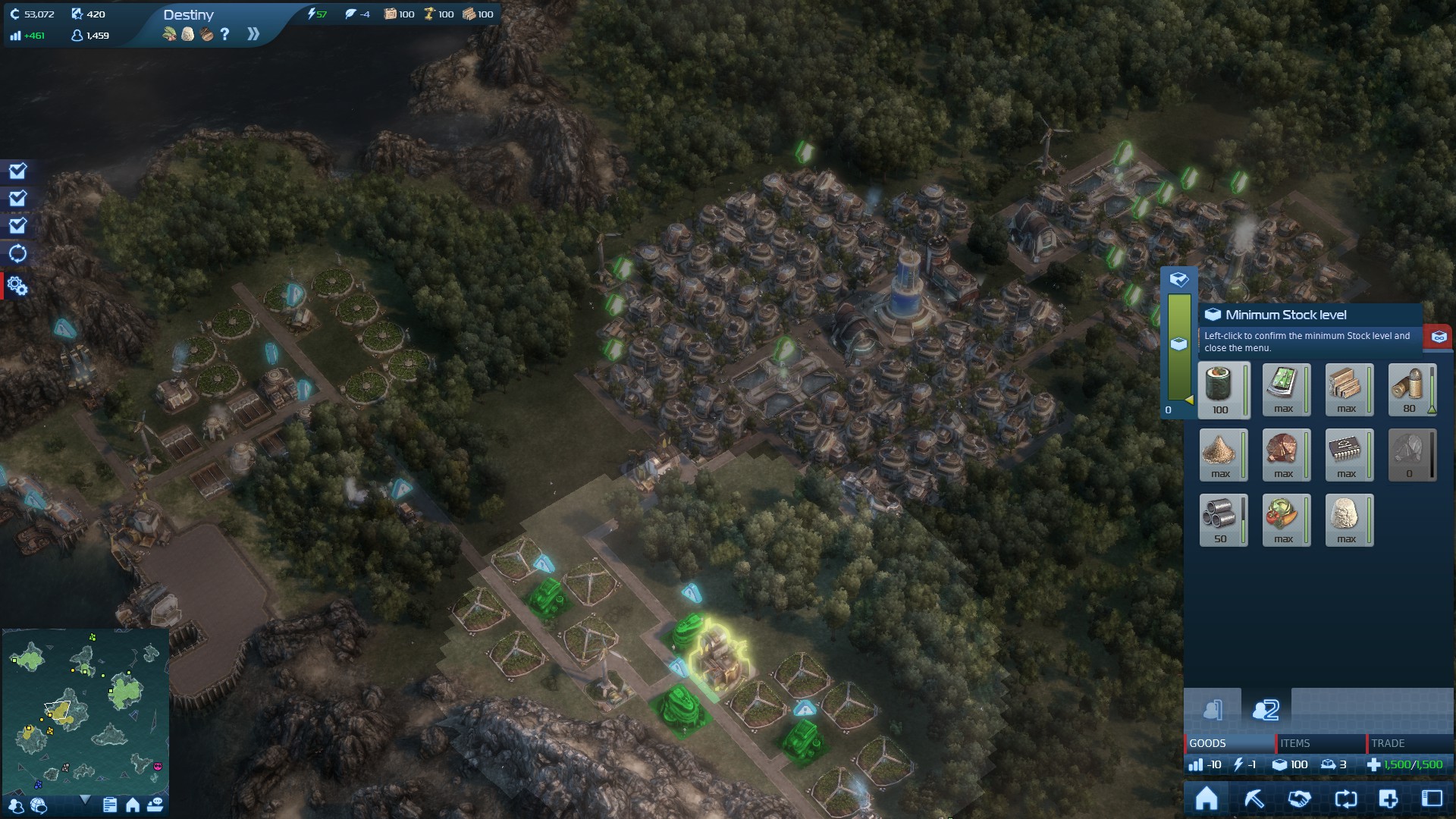Viewport: 1456px width, 819px height.
Task: Open the handshake diplomacy menu
Action: coord(1299,799)
